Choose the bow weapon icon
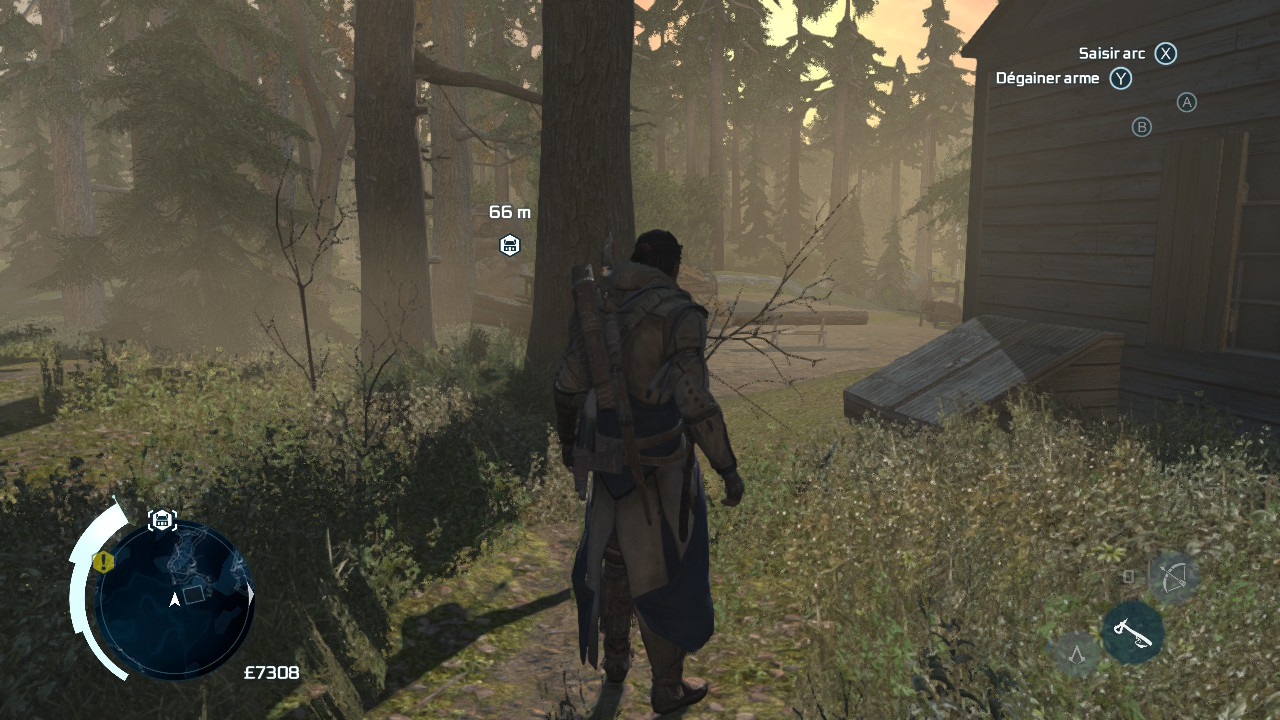Image resolution: width=1280 pixels, height=720 pixels. tap(1172, 577)
